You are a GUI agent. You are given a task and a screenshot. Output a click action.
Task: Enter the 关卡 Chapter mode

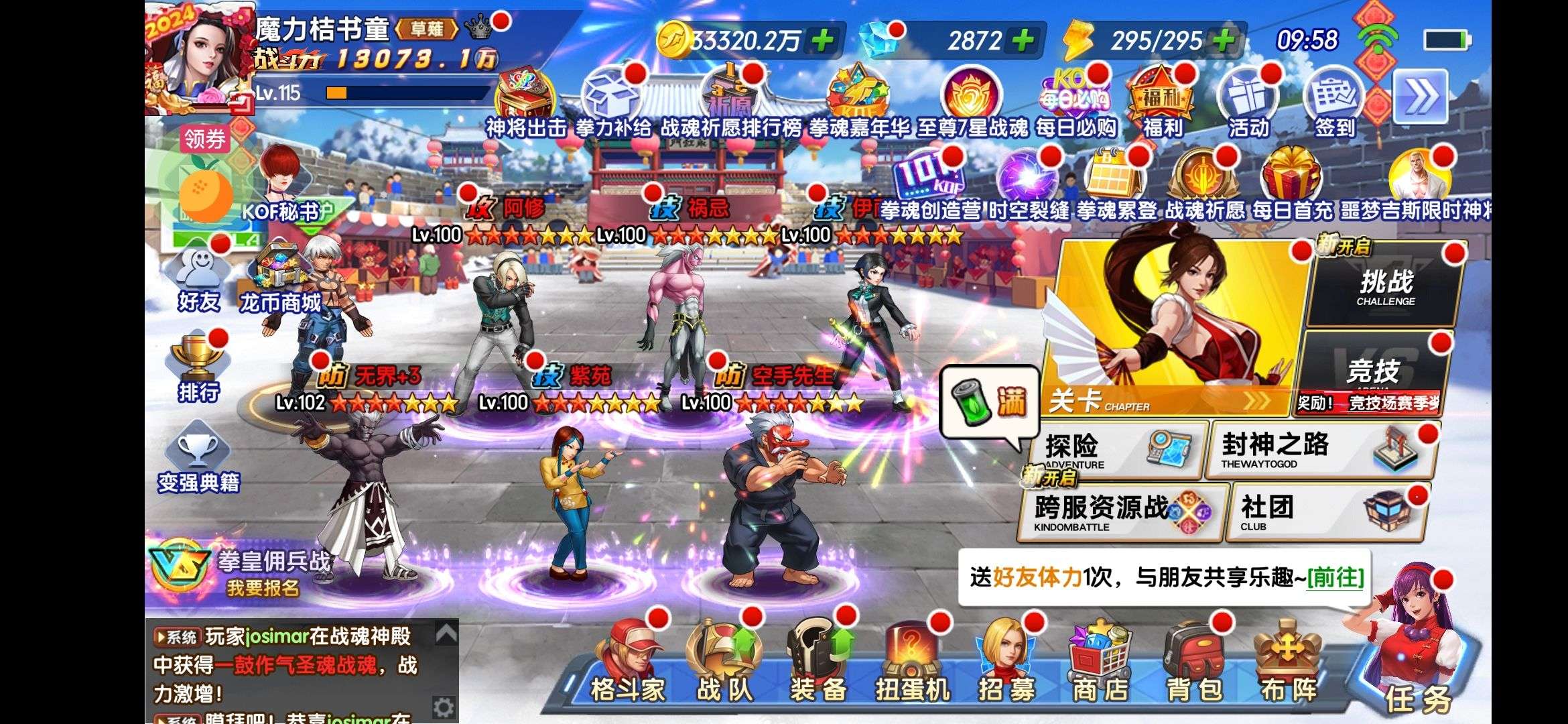(x=1173, y=328)
